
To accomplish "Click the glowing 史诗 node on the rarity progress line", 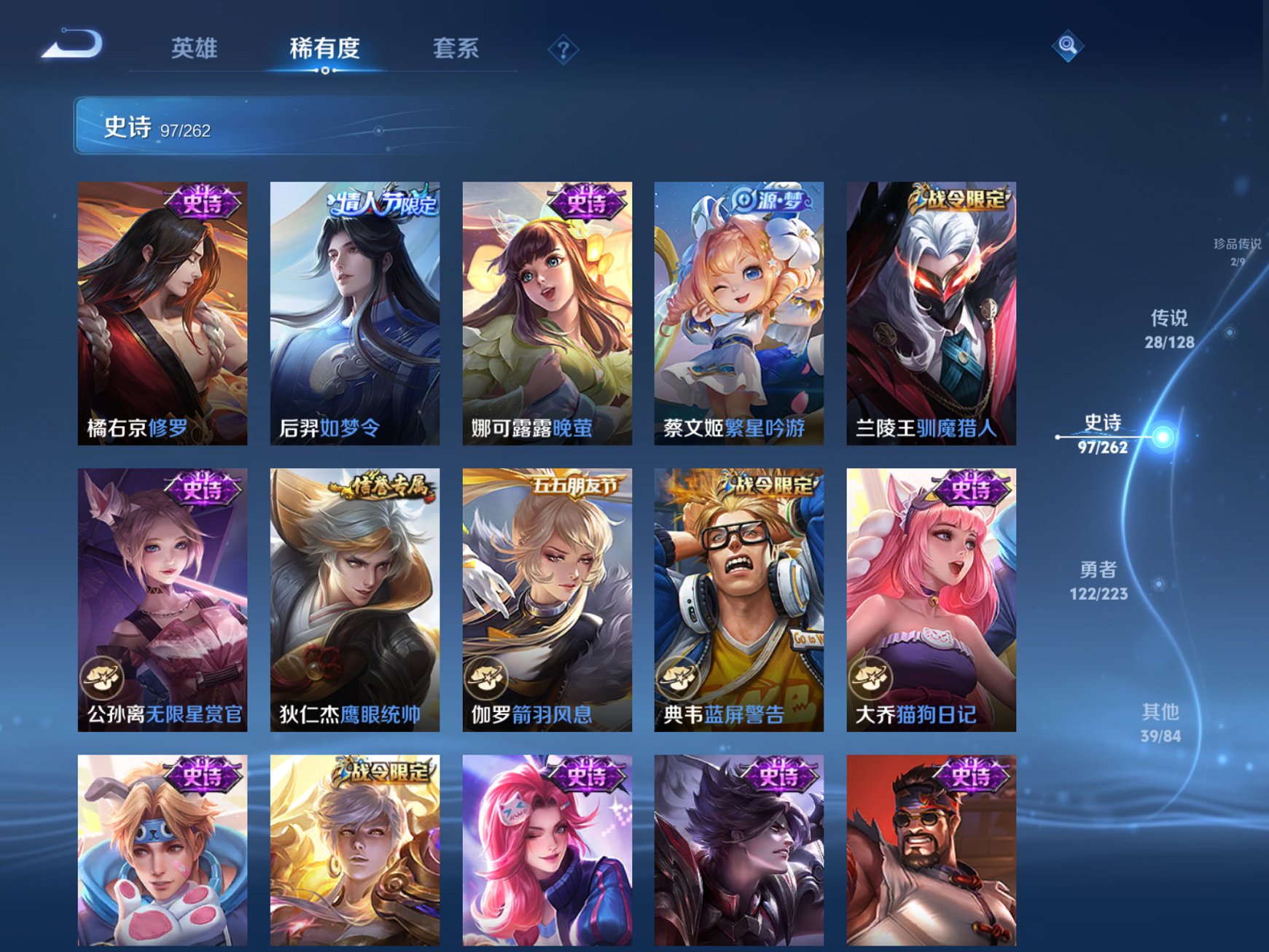I will [x=1165, y=439].
